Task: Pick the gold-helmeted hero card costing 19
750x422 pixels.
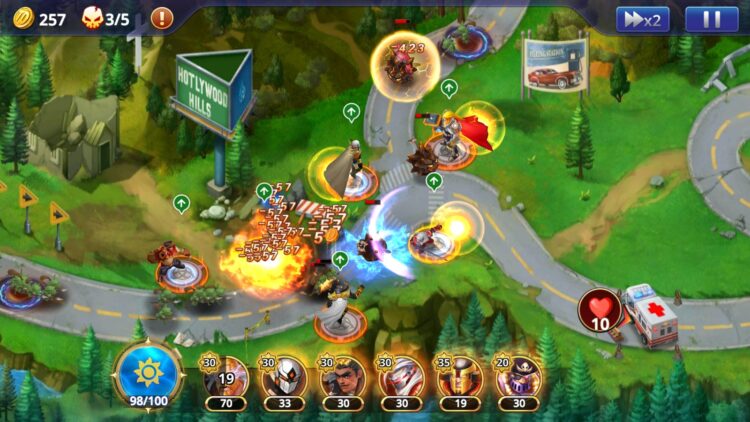Action: 459,379
